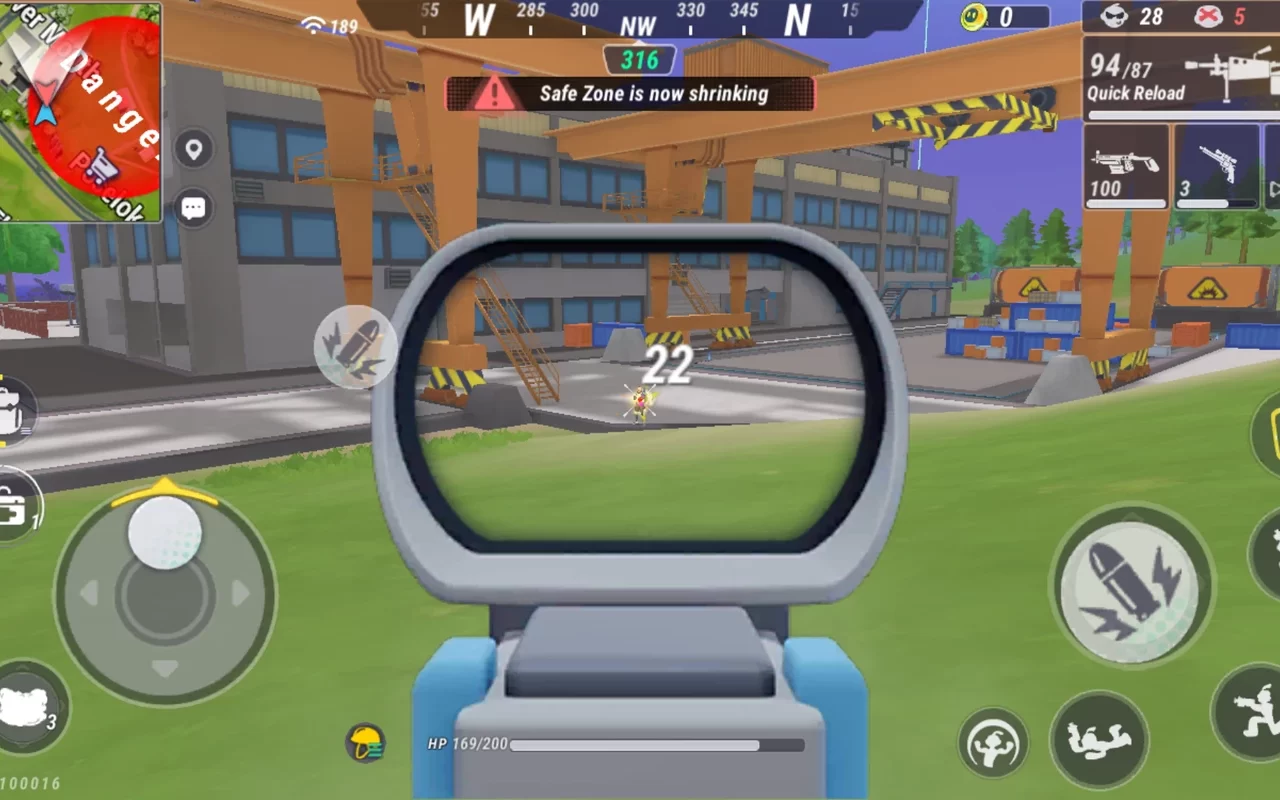Switch to the pistol weapon slot
The width and height of the screenshot is (1280, 800).
[1215, 165]
